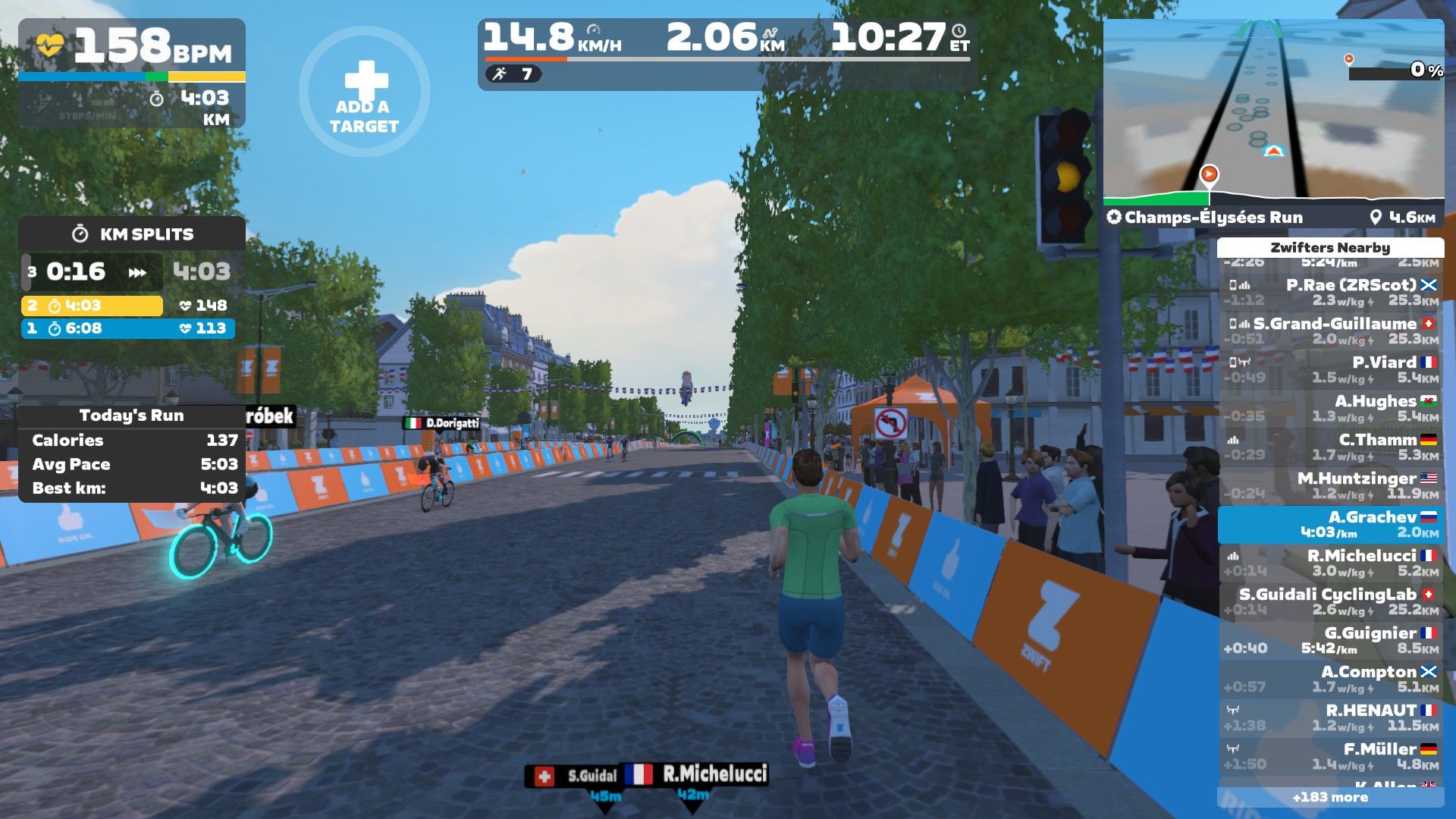
Task: Select R.Michelucci in the Zwifters Nearby list
Action: coord(1331,563)
